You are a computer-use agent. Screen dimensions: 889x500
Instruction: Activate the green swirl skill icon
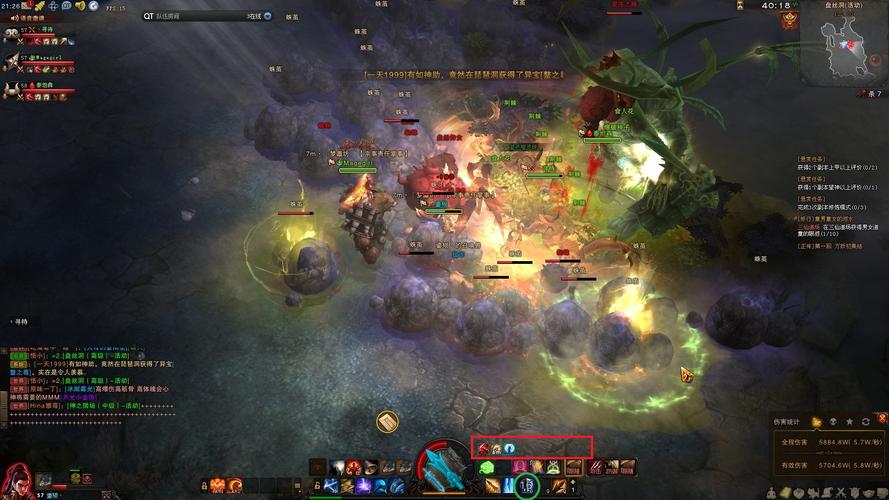[x=487, y=467]
